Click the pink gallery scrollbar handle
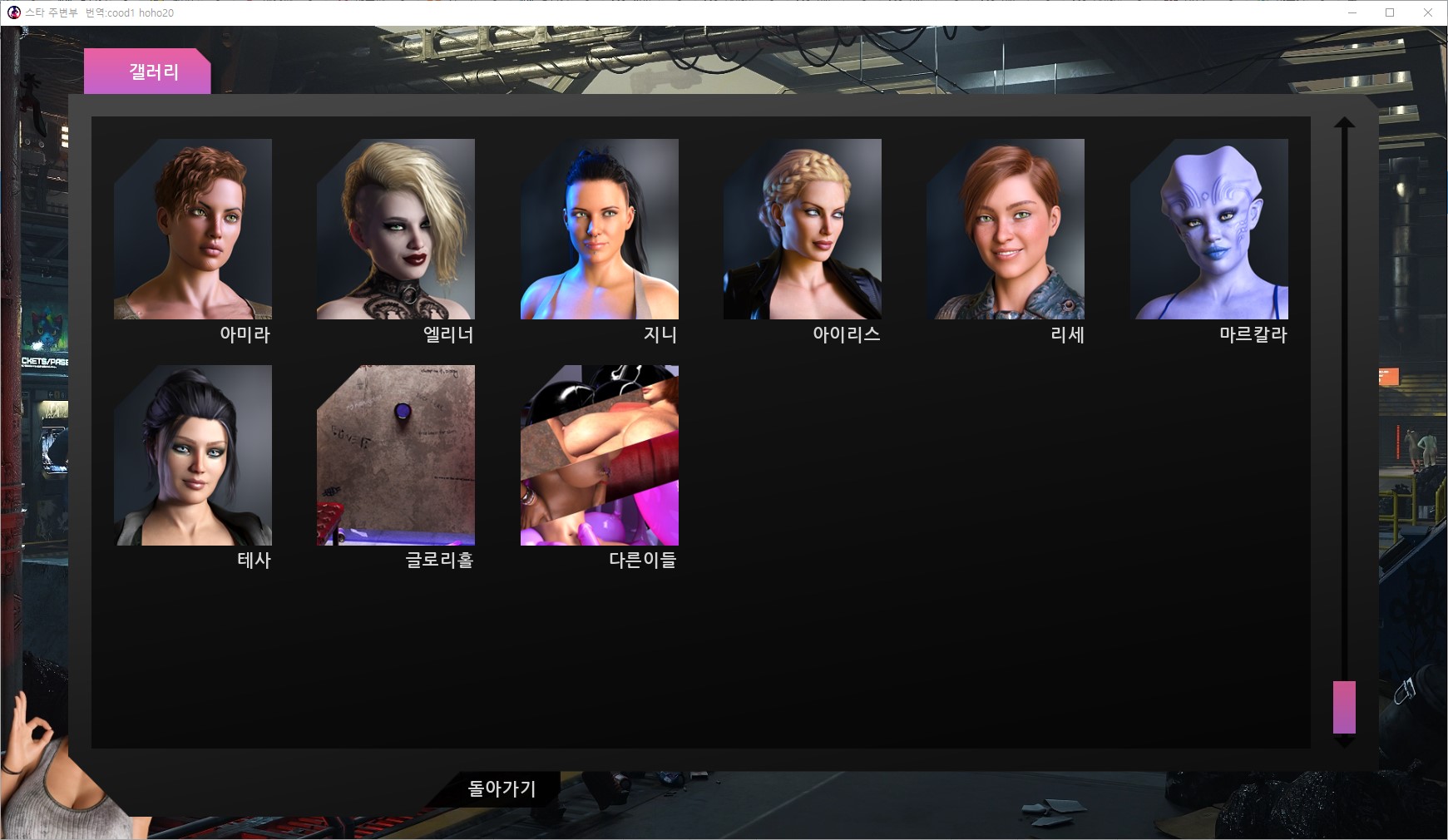This screenshot has height=840, width=1448. [x=1344, y=707]
